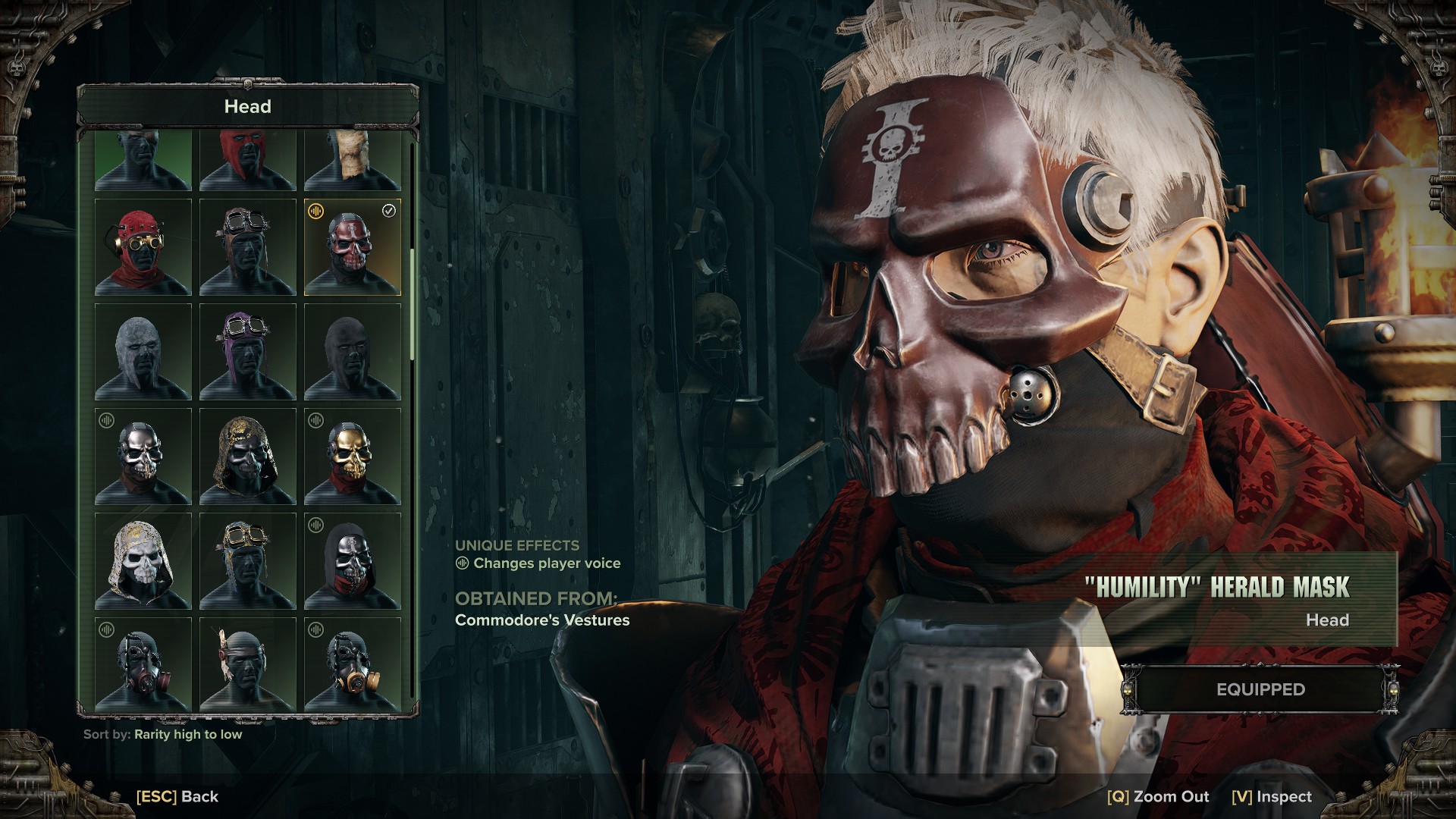Screen dimensions: 1456x819
Task: Choose the brown leather cap with goggles
Action: pyautogui.click(x=247, y=247)
